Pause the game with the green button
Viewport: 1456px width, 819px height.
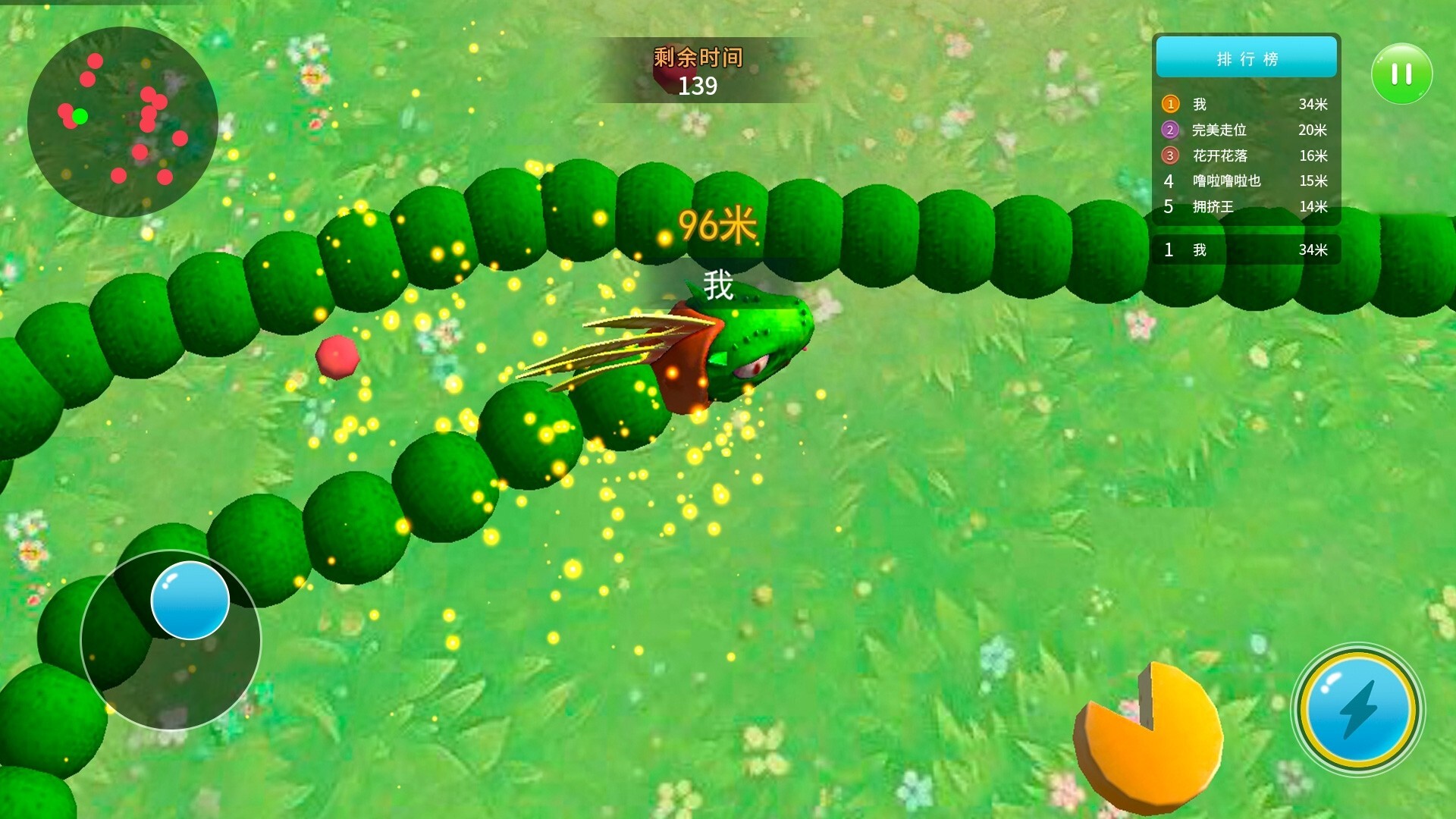pyautogui.click(x=1401, y=74)
